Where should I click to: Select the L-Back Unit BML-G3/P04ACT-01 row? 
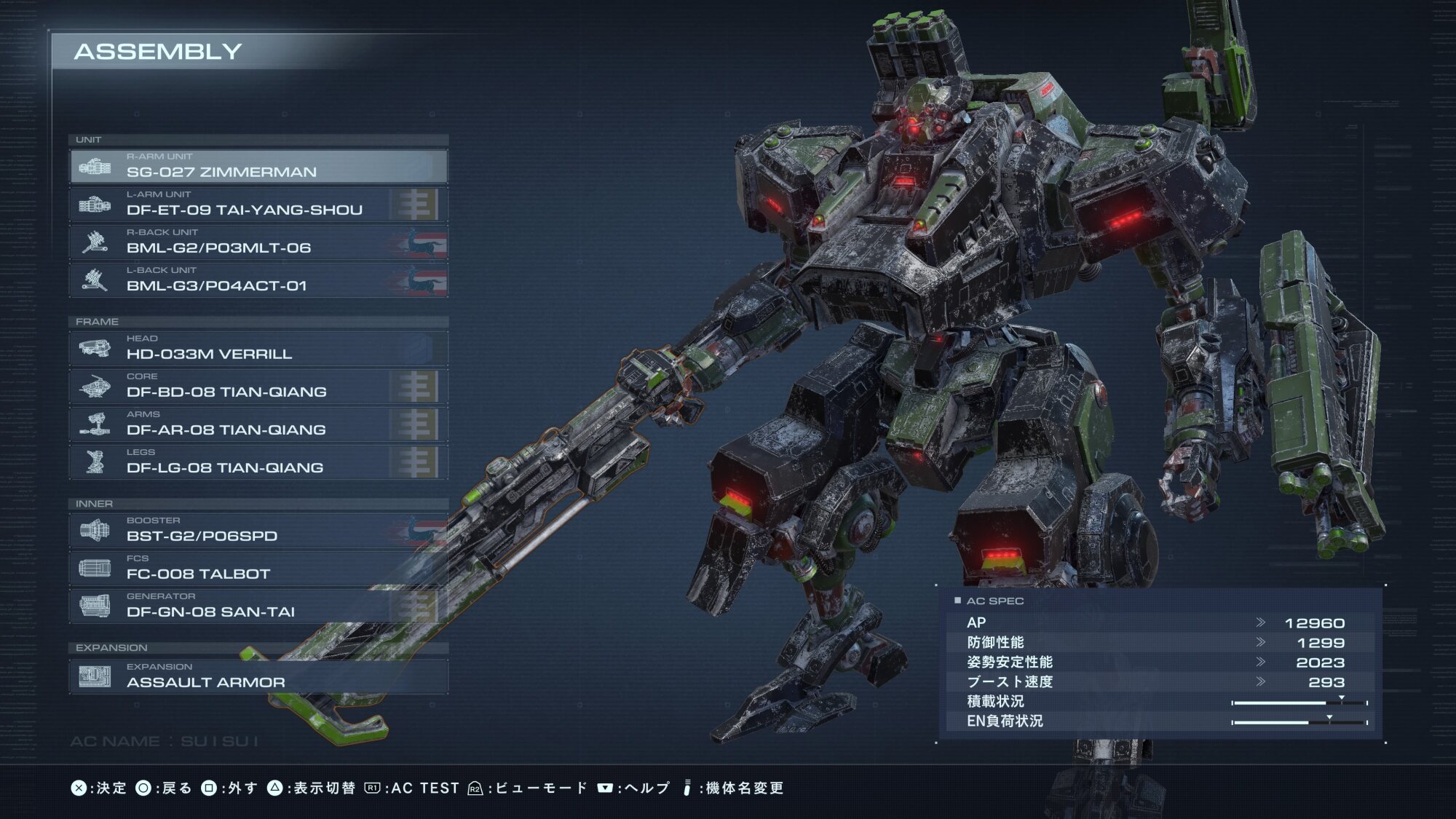[x=258, y=280]
